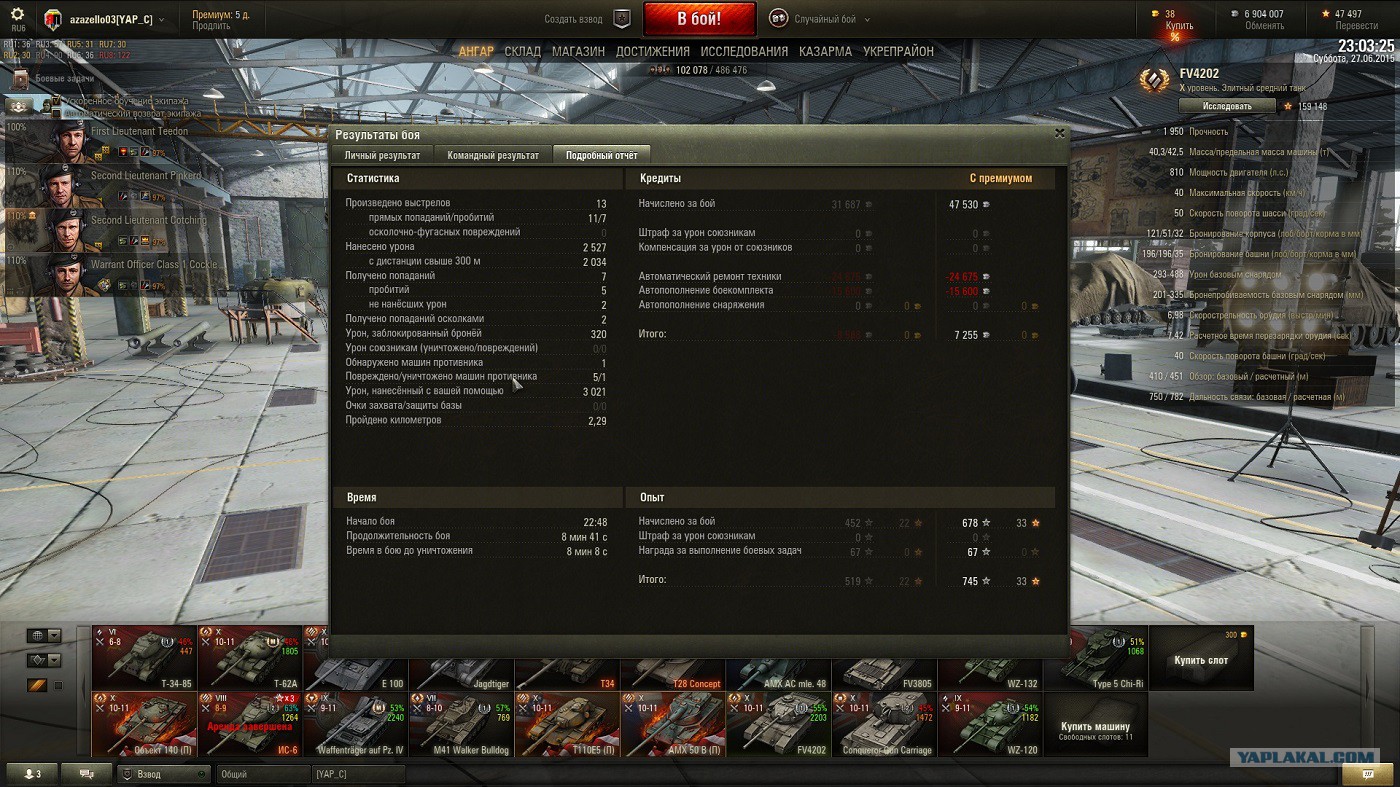The image size is (1400, 787).
Task: Open the Командный результат tab
Action: 493,155
